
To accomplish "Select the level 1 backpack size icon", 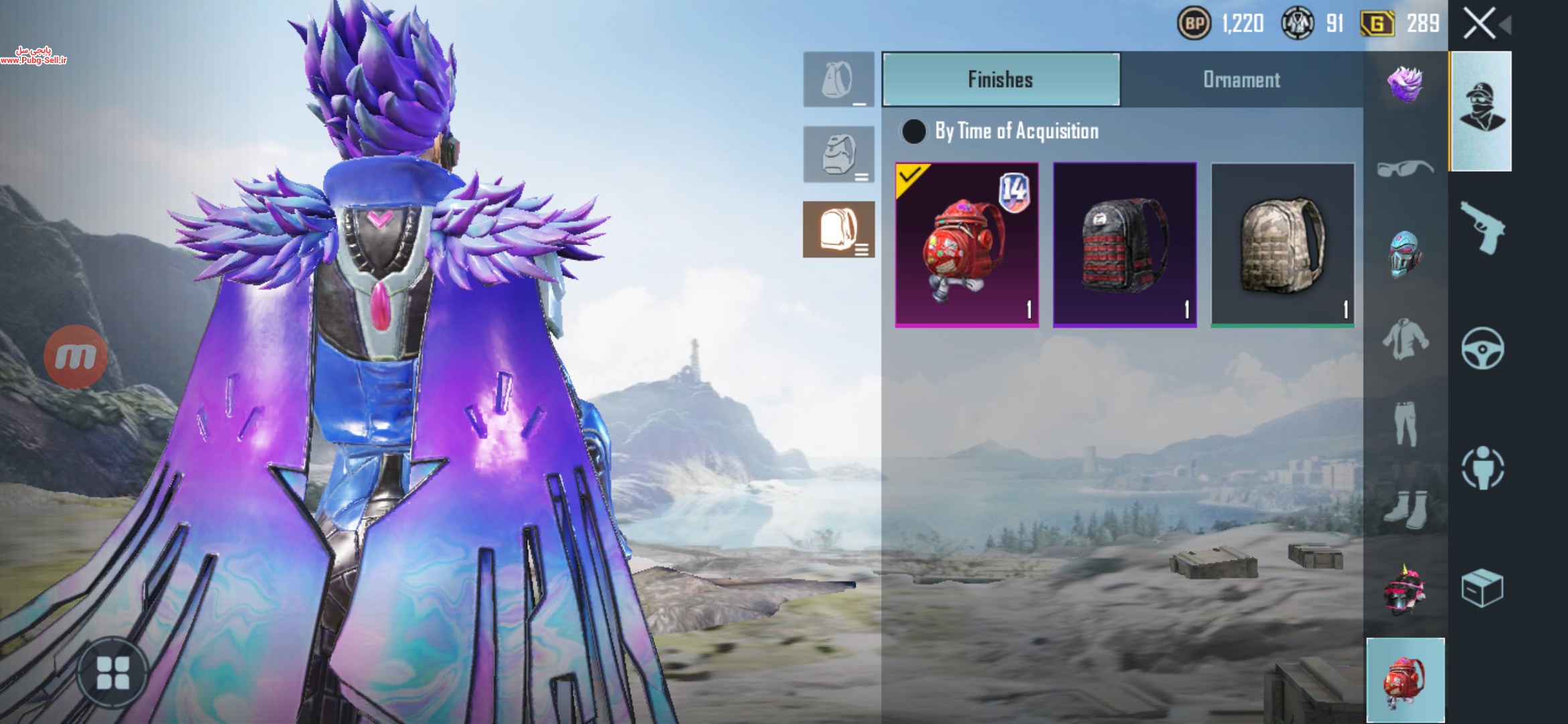I will click(838, 80).
